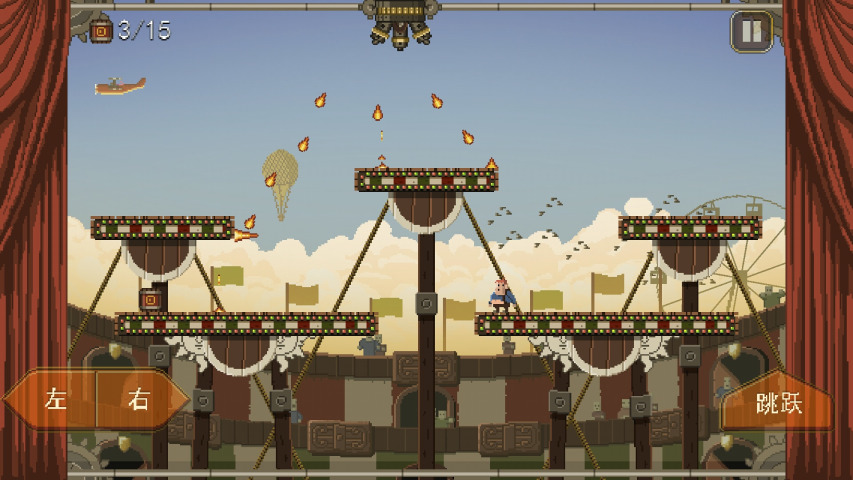
Task: Tap the 左 (left) move button
Action: click(x=54, y=400)
